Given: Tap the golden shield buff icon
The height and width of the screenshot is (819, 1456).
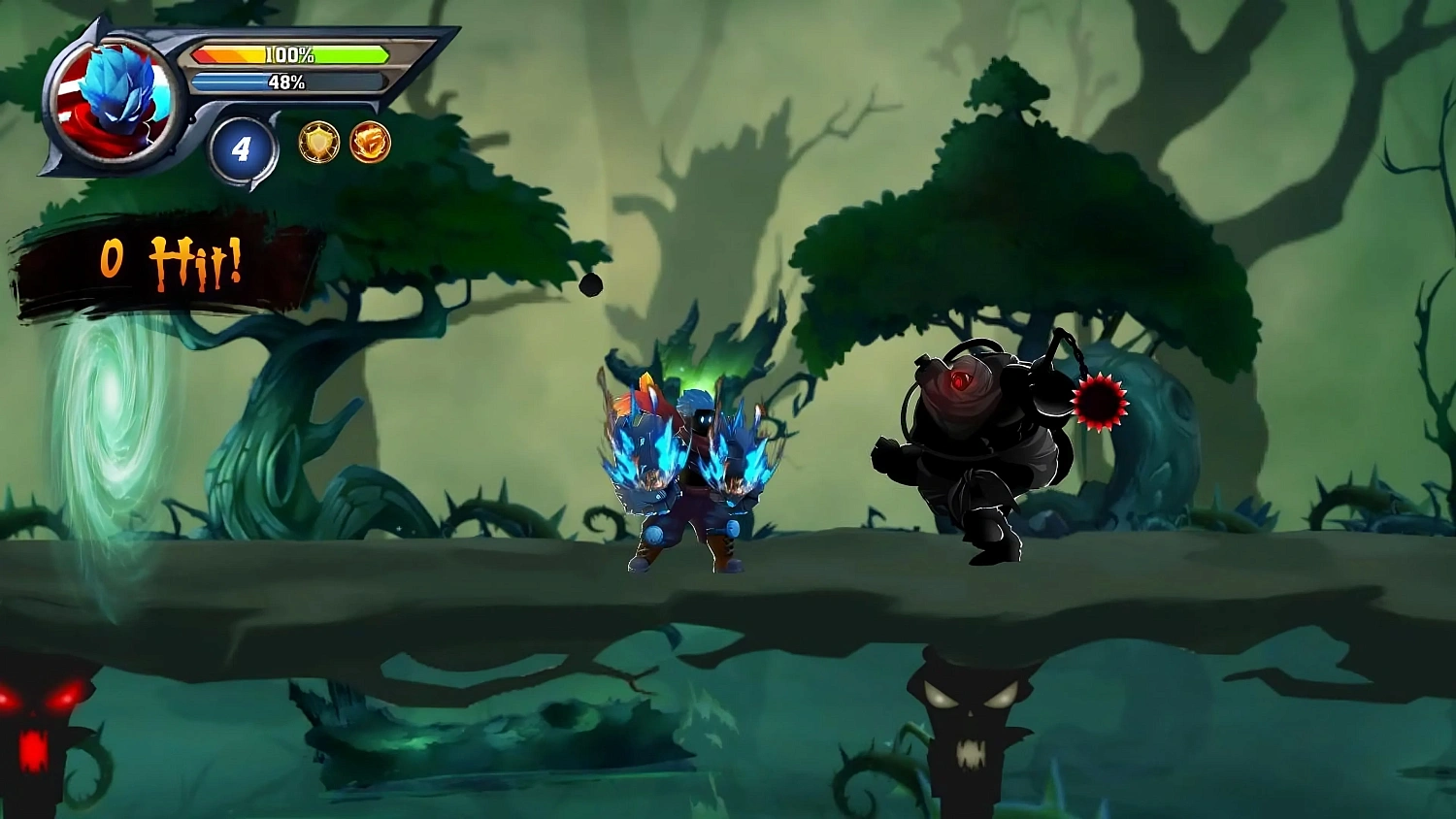Looking at the screenshot, I should tap(320, 141).
